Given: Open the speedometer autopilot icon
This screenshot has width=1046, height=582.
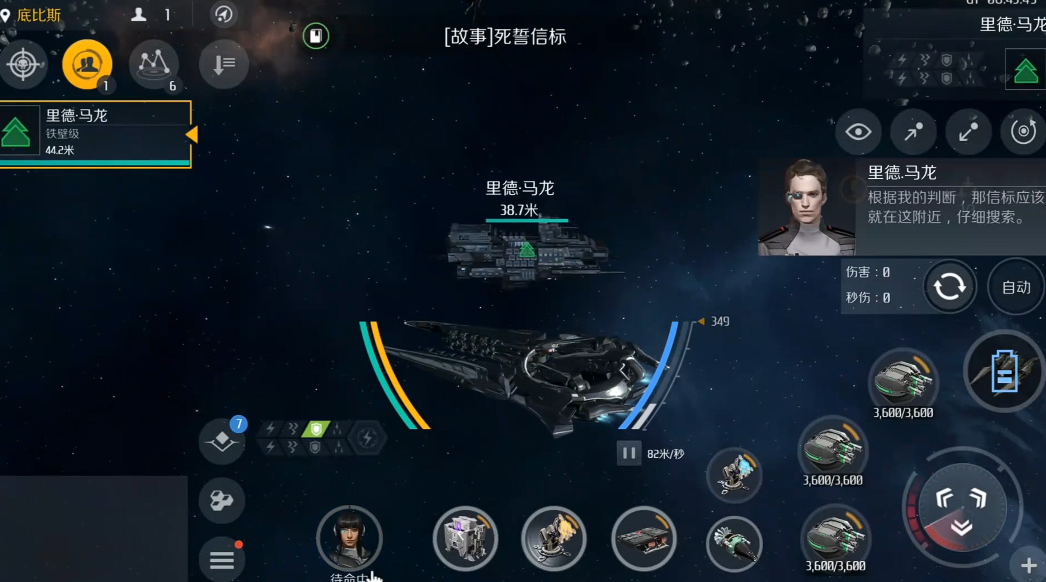Looking at the screenshot, I should tap(224, 14).
